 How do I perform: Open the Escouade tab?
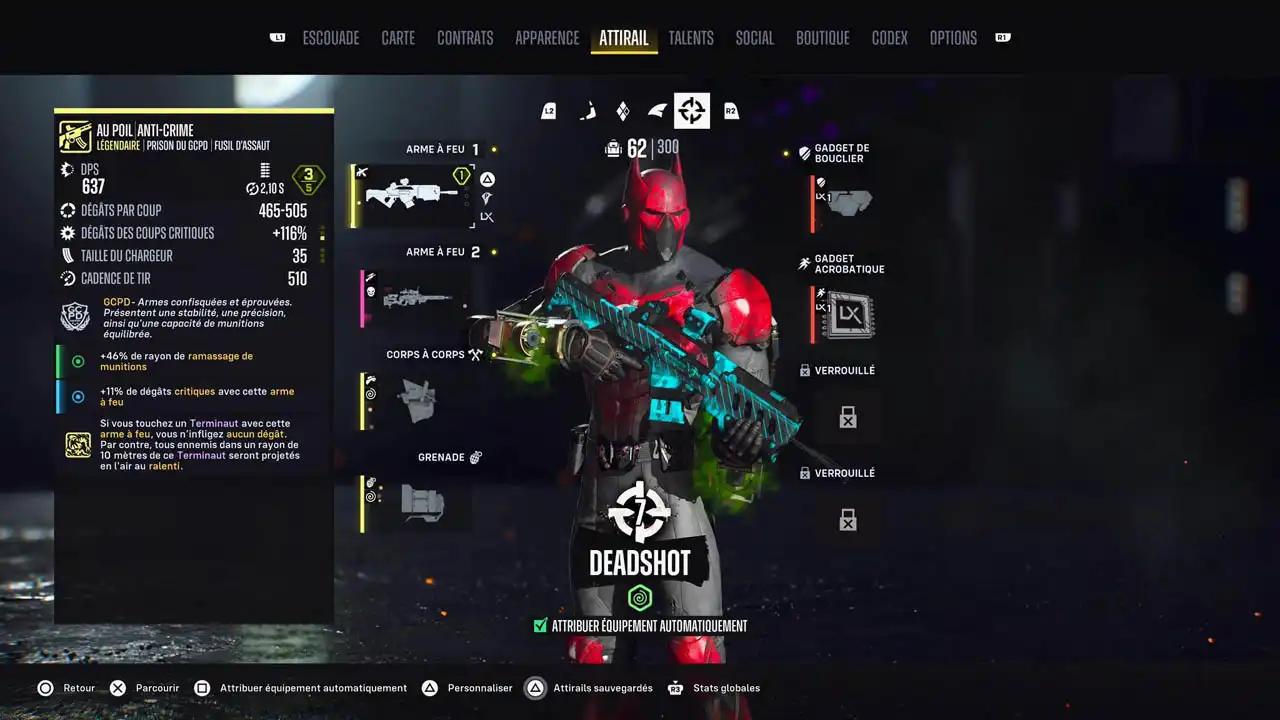[x=330, y=38]
